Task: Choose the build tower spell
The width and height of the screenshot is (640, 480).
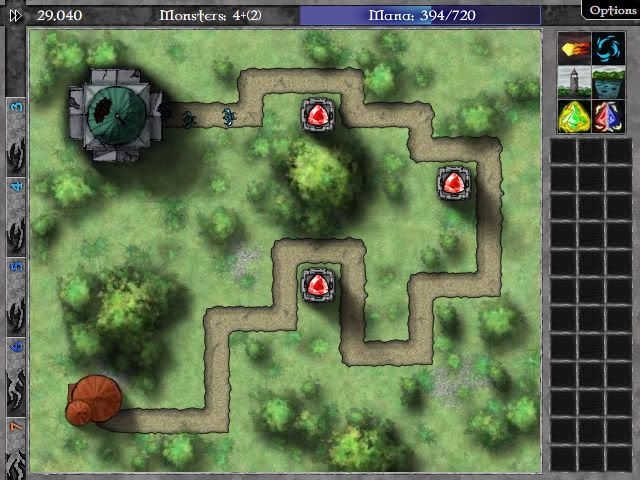Action: (571, 81)
